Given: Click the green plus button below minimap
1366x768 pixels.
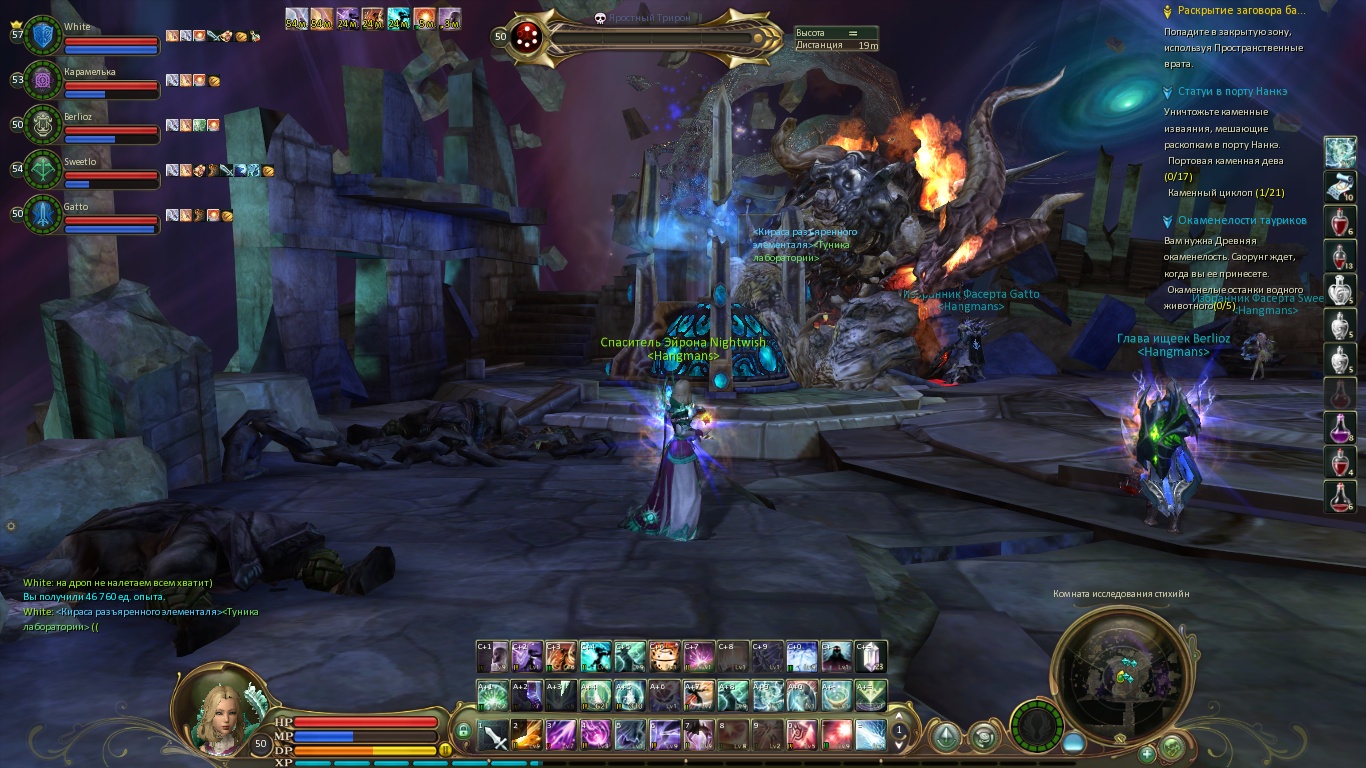Looking at the screenshot, I should [x=1147, y=752].
